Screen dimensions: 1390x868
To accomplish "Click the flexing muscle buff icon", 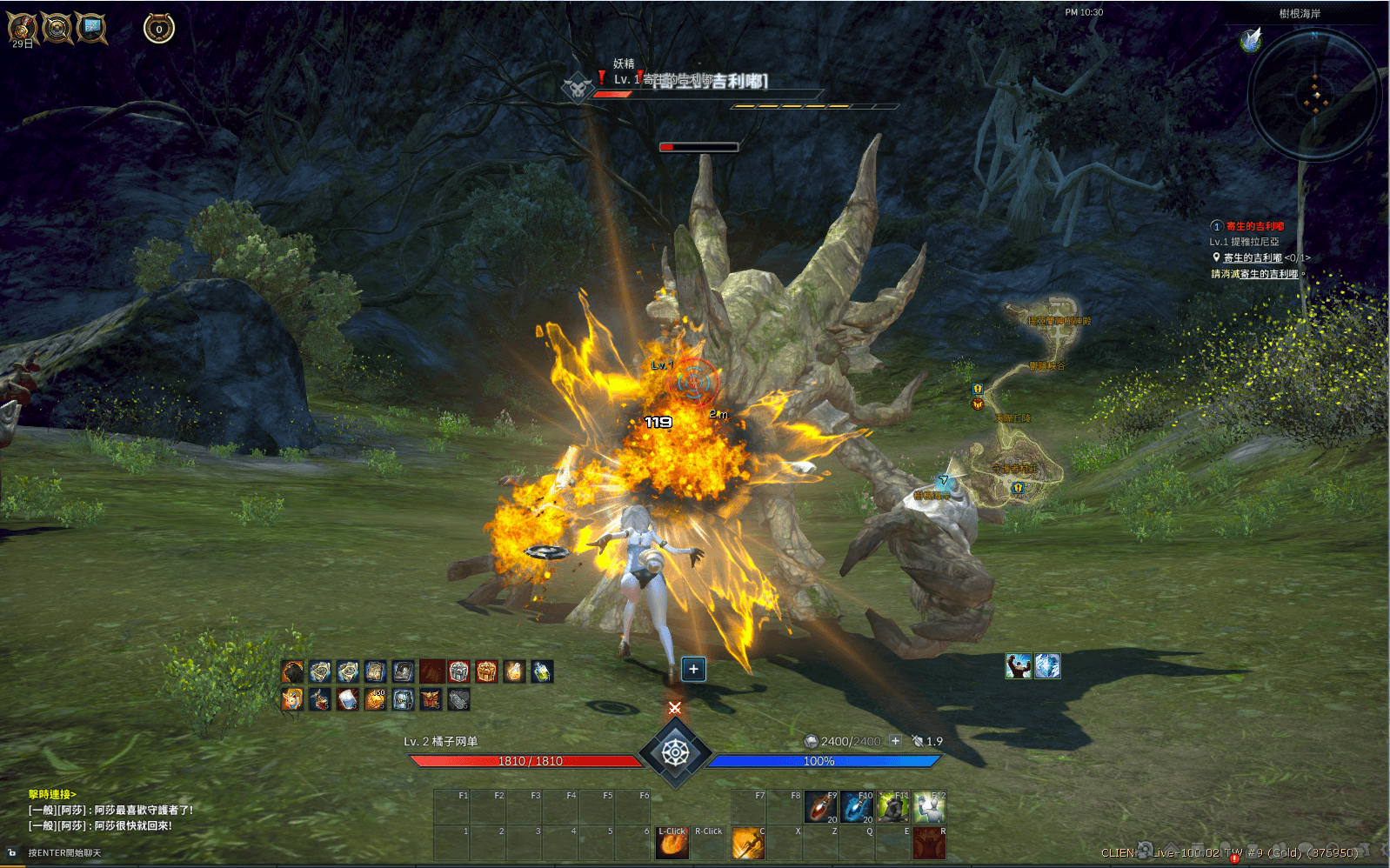I will tap(1019, 666).
